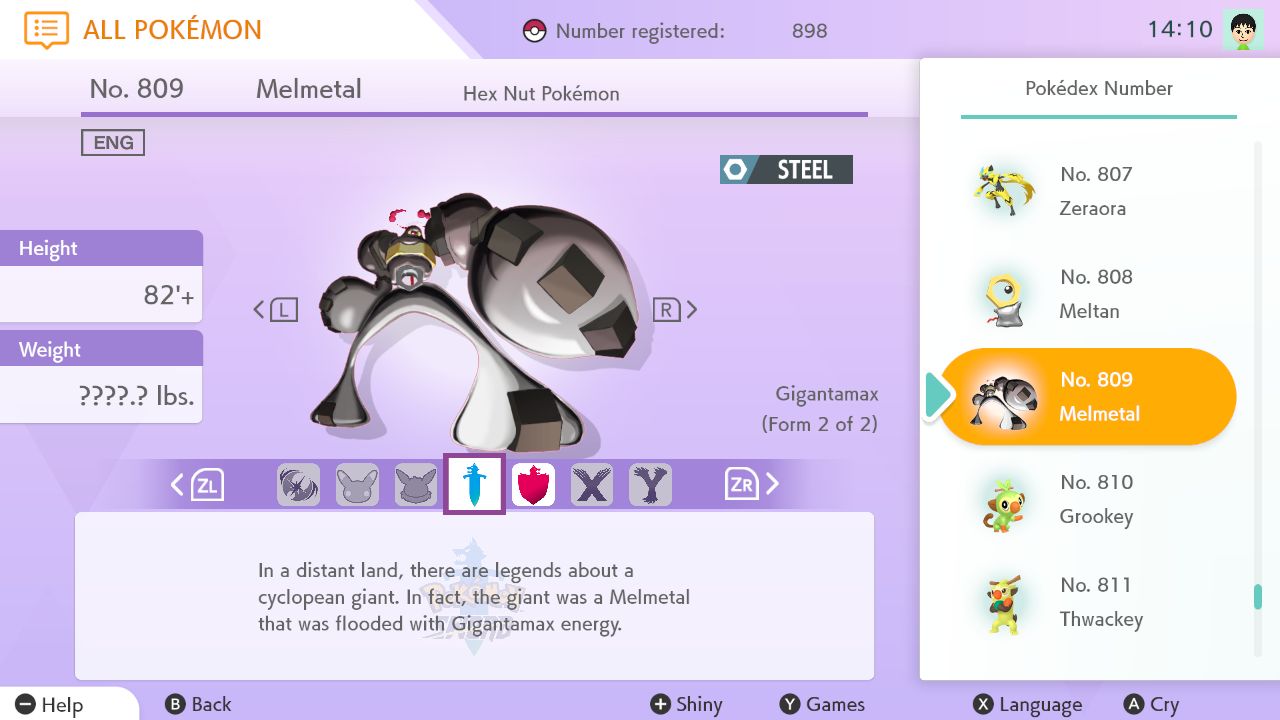The height and width of the screenshot is (720, 1280).
Task: Select the Lunala game version icon
Action: tap(298, 483)
